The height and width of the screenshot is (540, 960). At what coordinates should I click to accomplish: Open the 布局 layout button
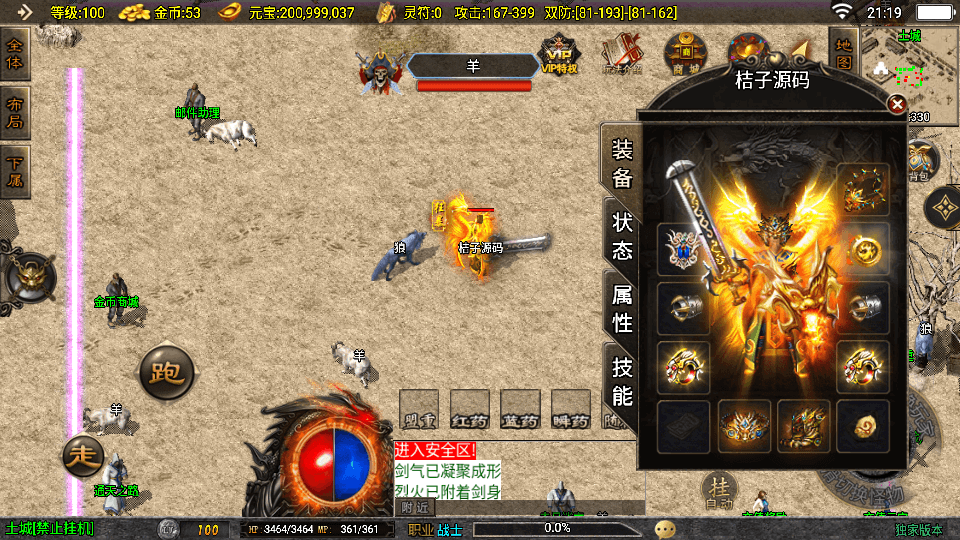click(x=16, y=113)
